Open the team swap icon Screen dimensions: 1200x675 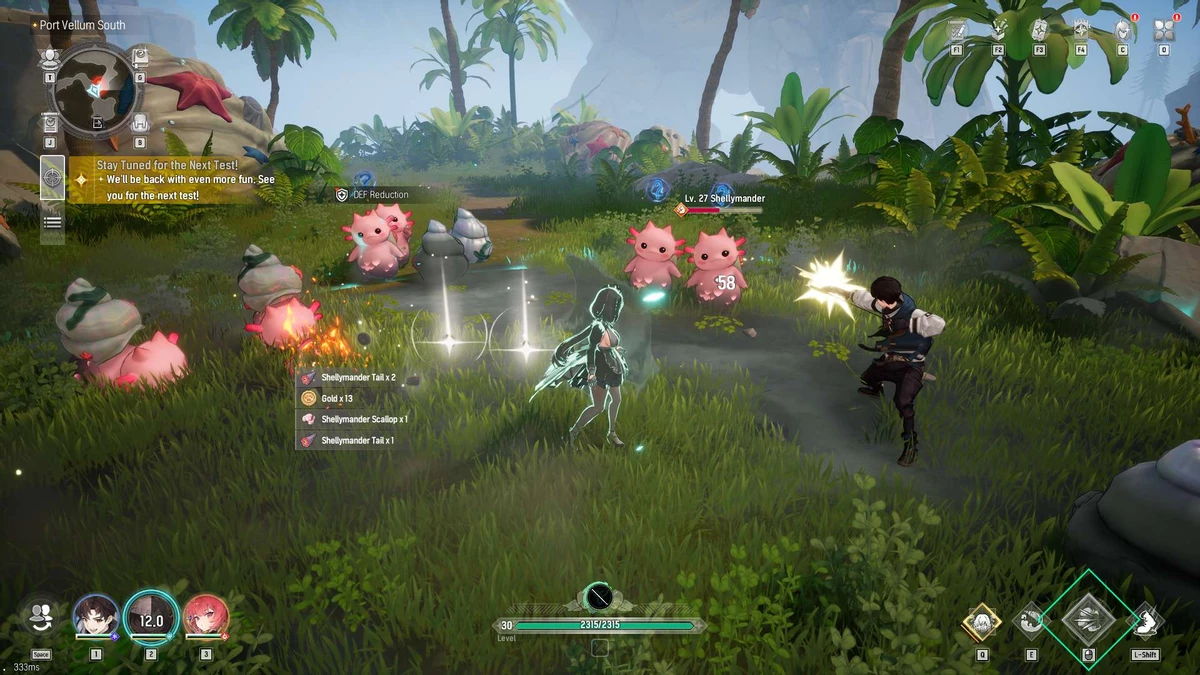pos(41,617)
